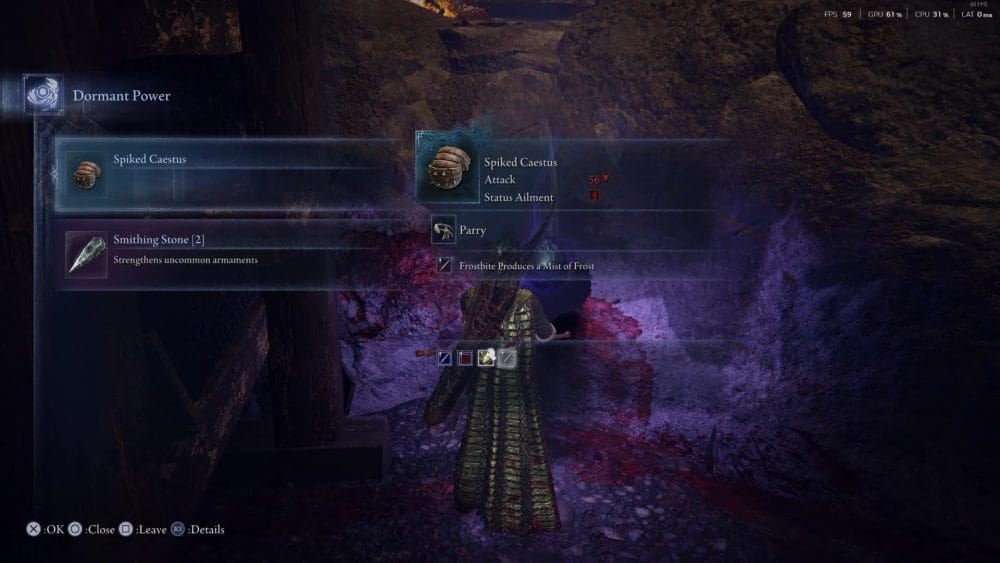
Task: Select the yellow lightning effect icon
Action: point(486,358)
